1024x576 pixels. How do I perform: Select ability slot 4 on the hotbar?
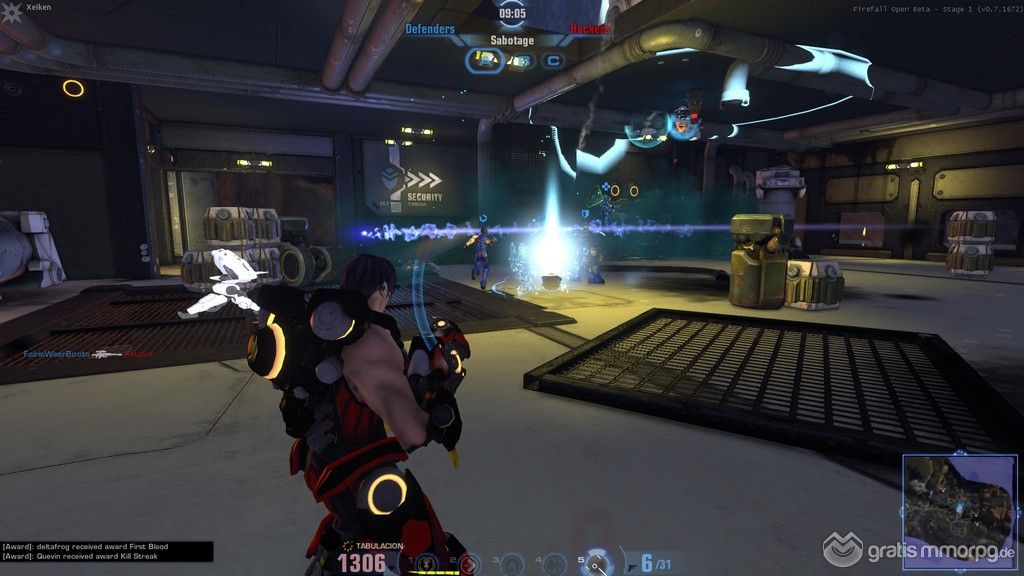pyautogui.click(x=555, y=564)
